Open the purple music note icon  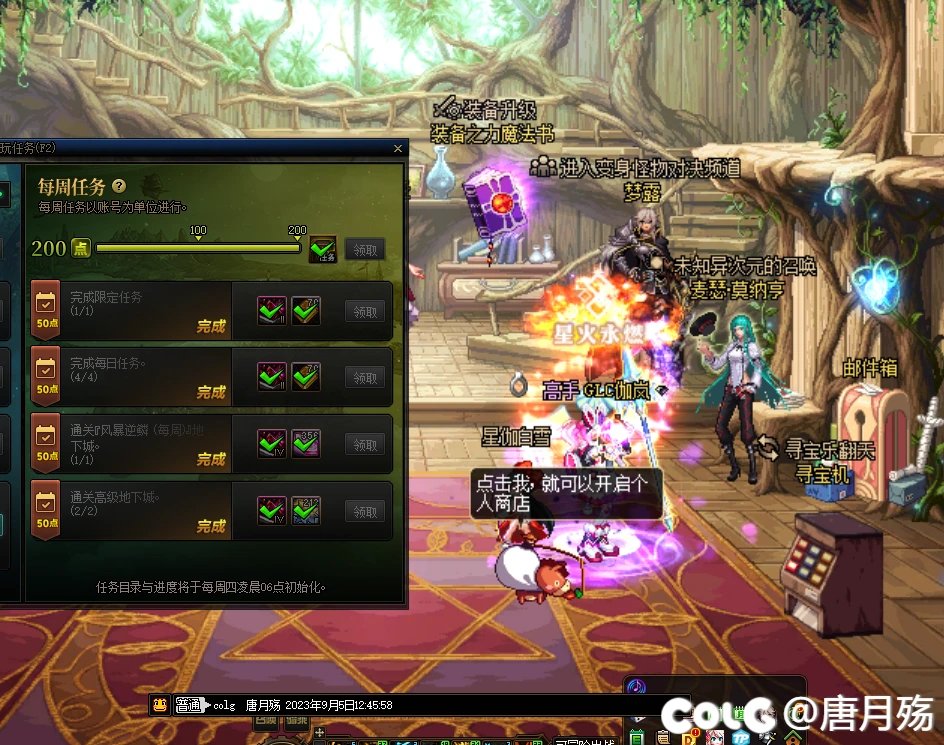[636, 688]
